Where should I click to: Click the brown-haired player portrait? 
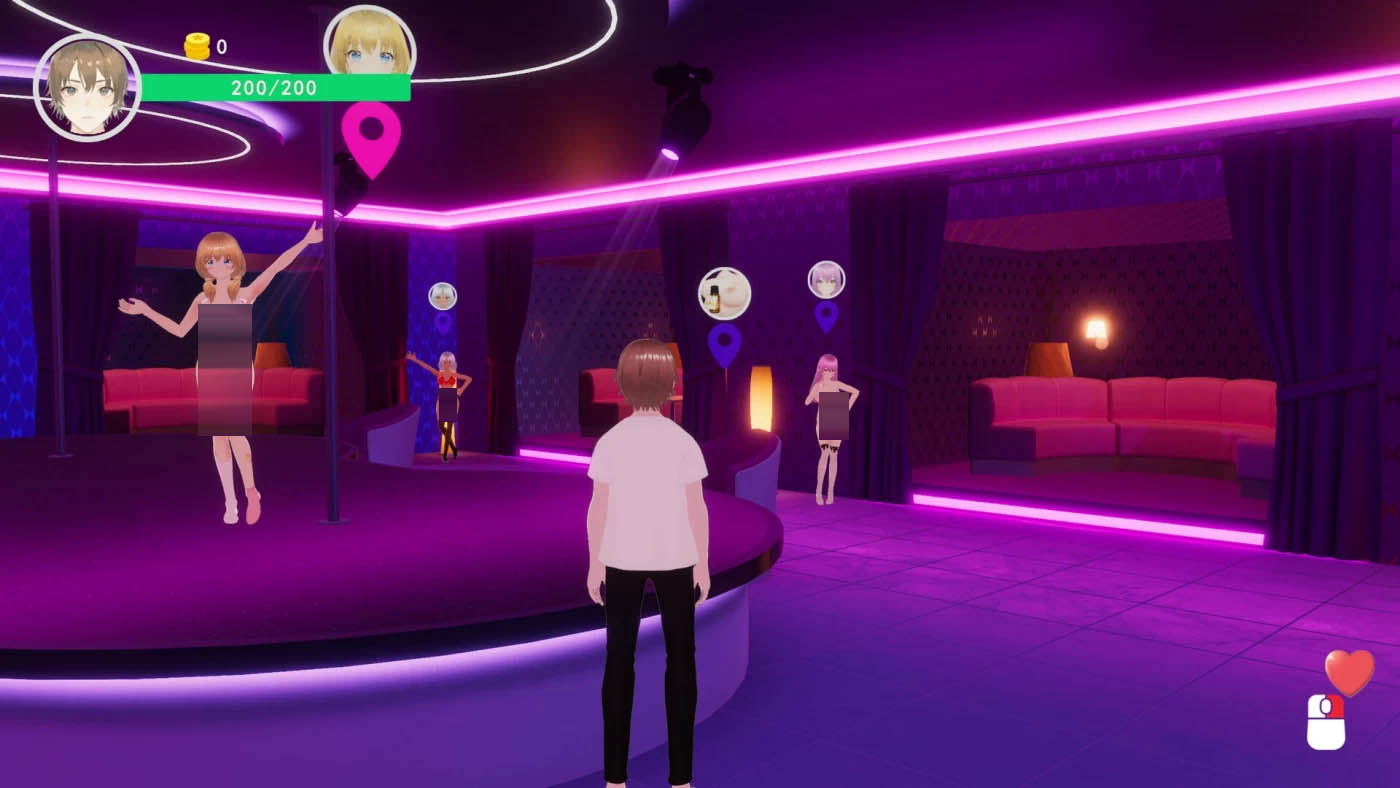coord(87,87)
